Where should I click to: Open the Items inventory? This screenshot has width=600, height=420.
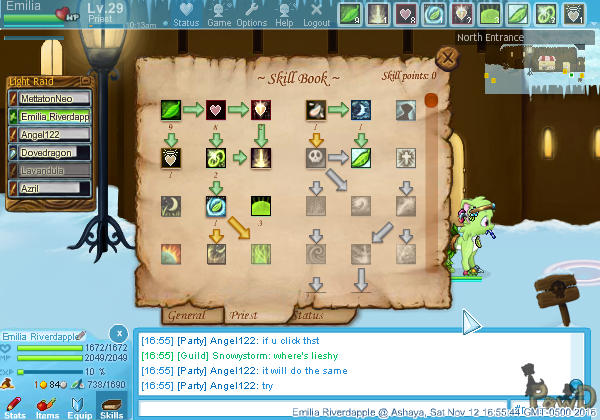(47, 405)
